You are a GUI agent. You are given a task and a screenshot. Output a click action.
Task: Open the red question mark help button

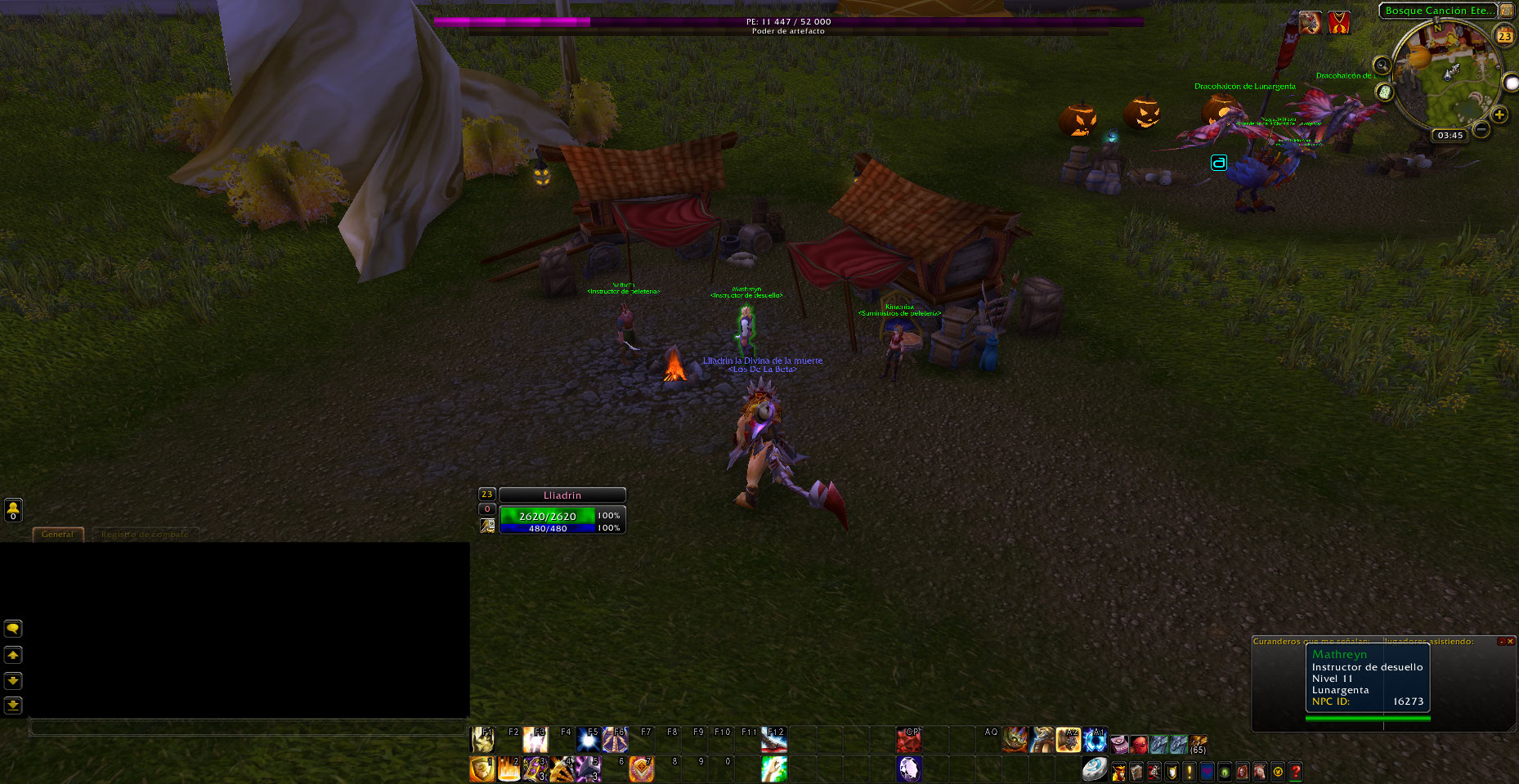tap(1296, 771)
